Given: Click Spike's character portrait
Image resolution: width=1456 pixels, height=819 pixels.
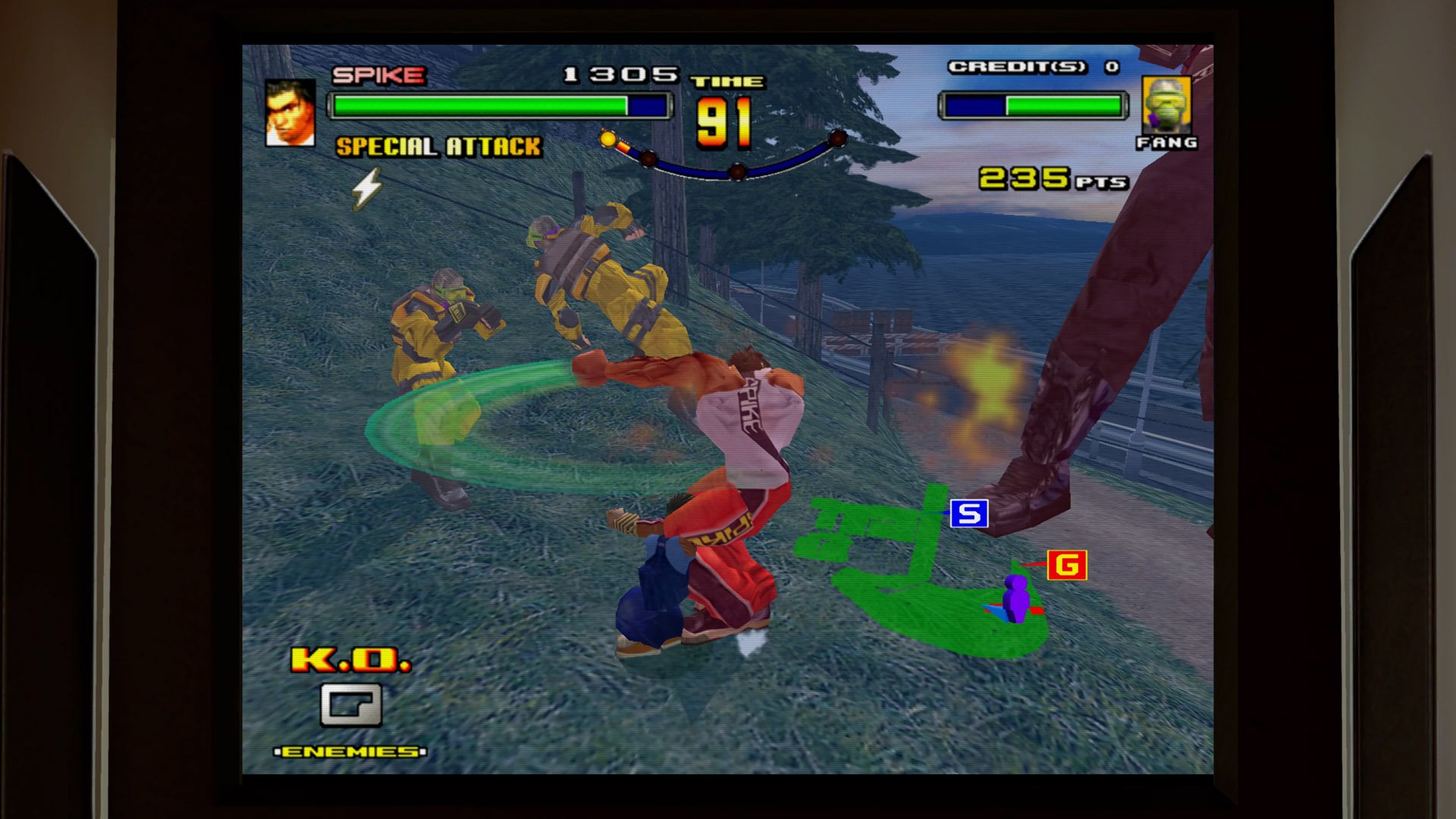Looking at the screenshot, I should pos(290,113).
